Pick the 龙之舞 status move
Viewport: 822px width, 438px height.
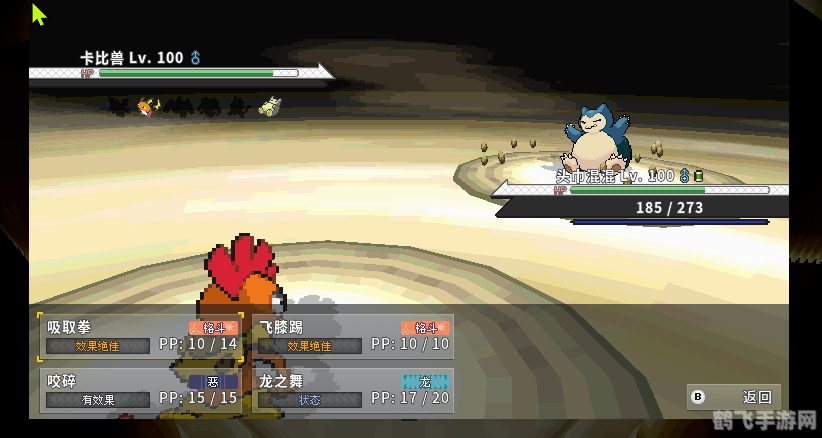354,390
